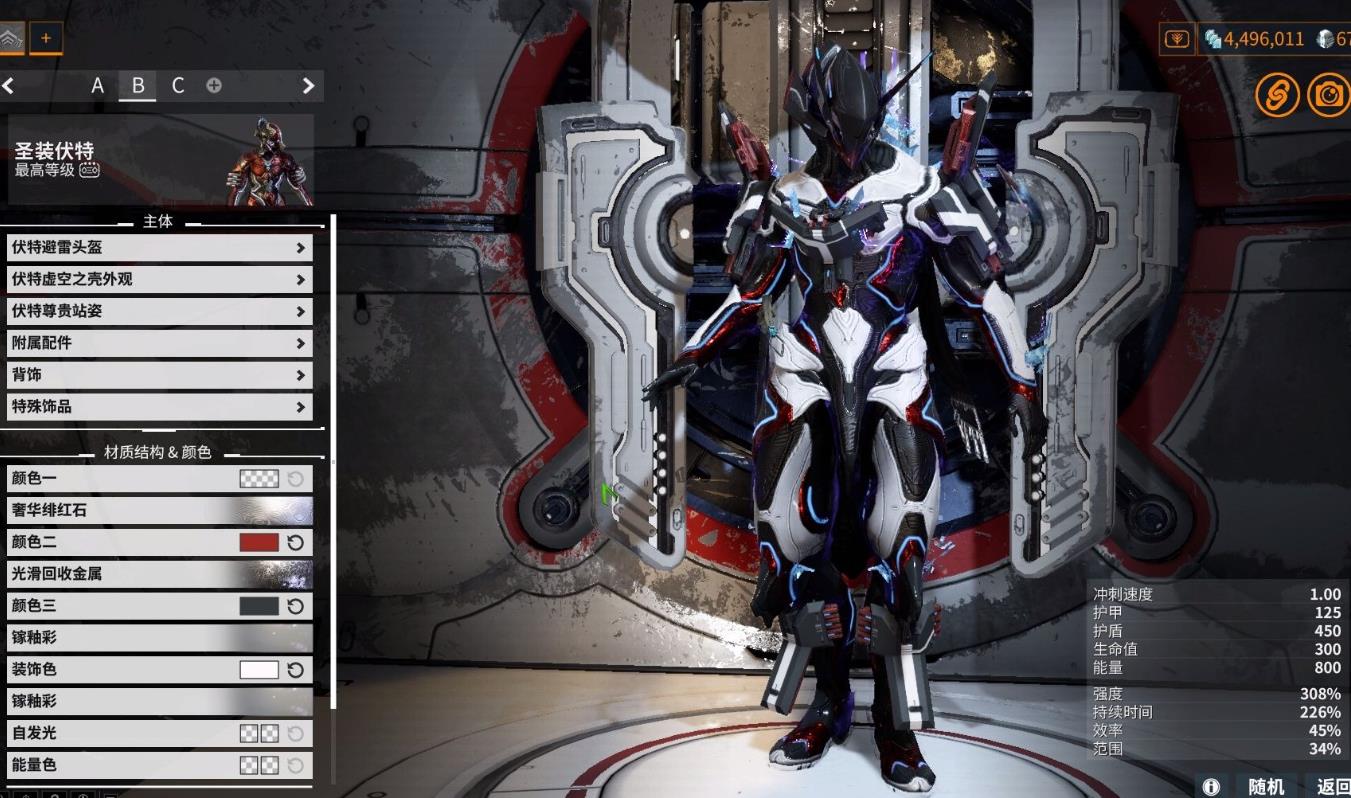The image size is (1351, 798).
Task: Open the 伏特虚空之壳外观 skin menu
Action: coord(159,279)
